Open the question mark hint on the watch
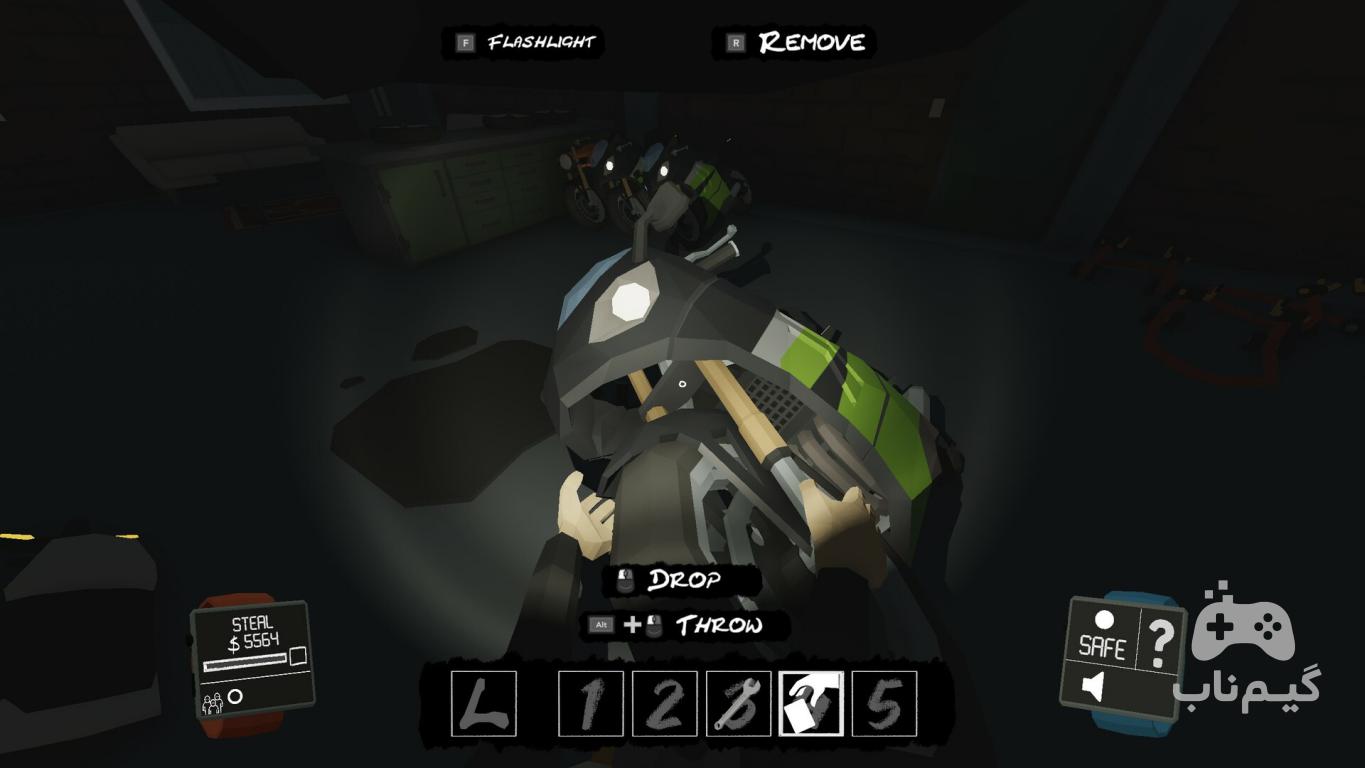The width and height of the screenshot is (1365, 768). (x=1159, y=643)
